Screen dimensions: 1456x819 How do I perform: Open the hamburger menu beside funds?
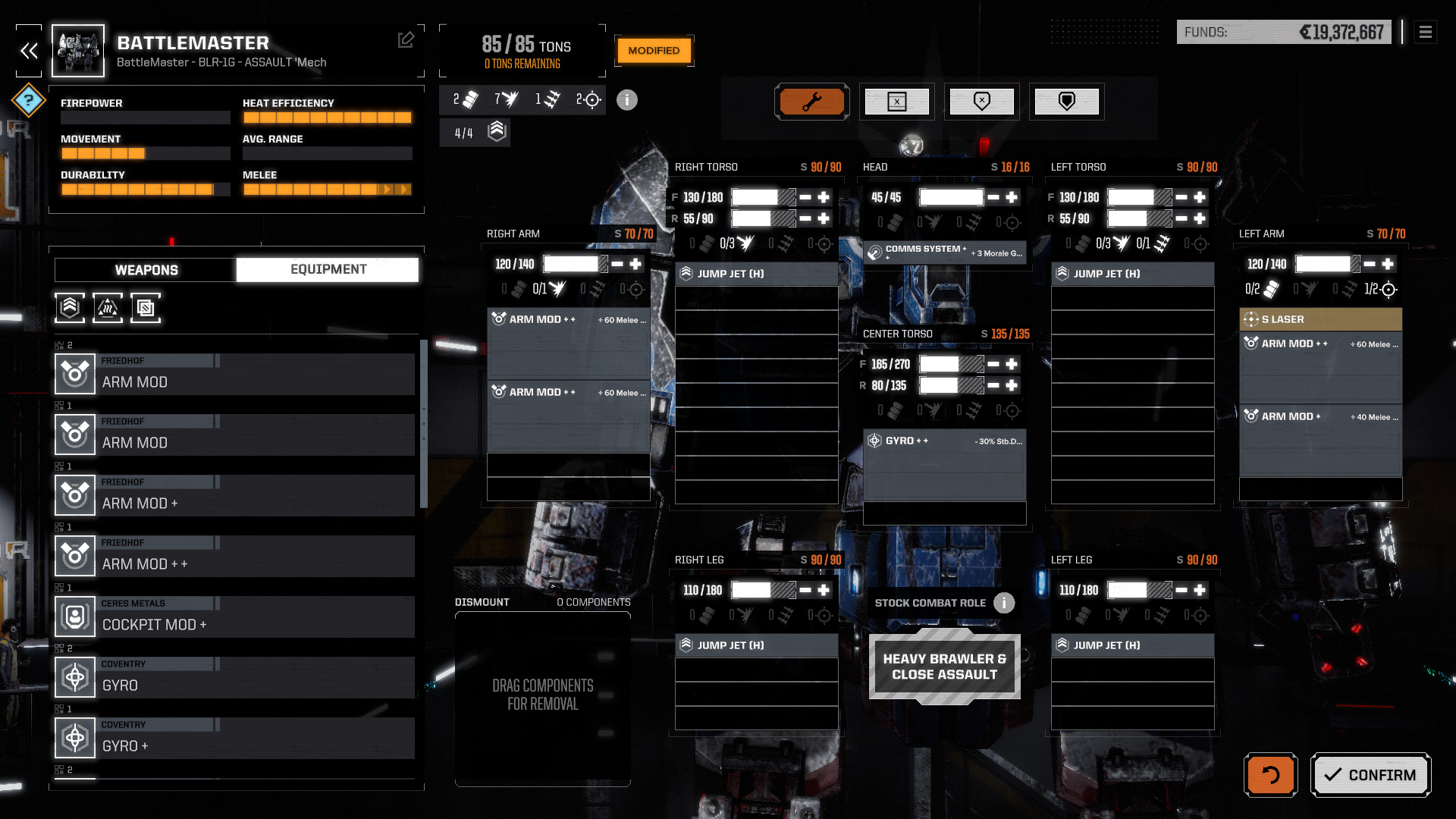[x=1425, y=33]
